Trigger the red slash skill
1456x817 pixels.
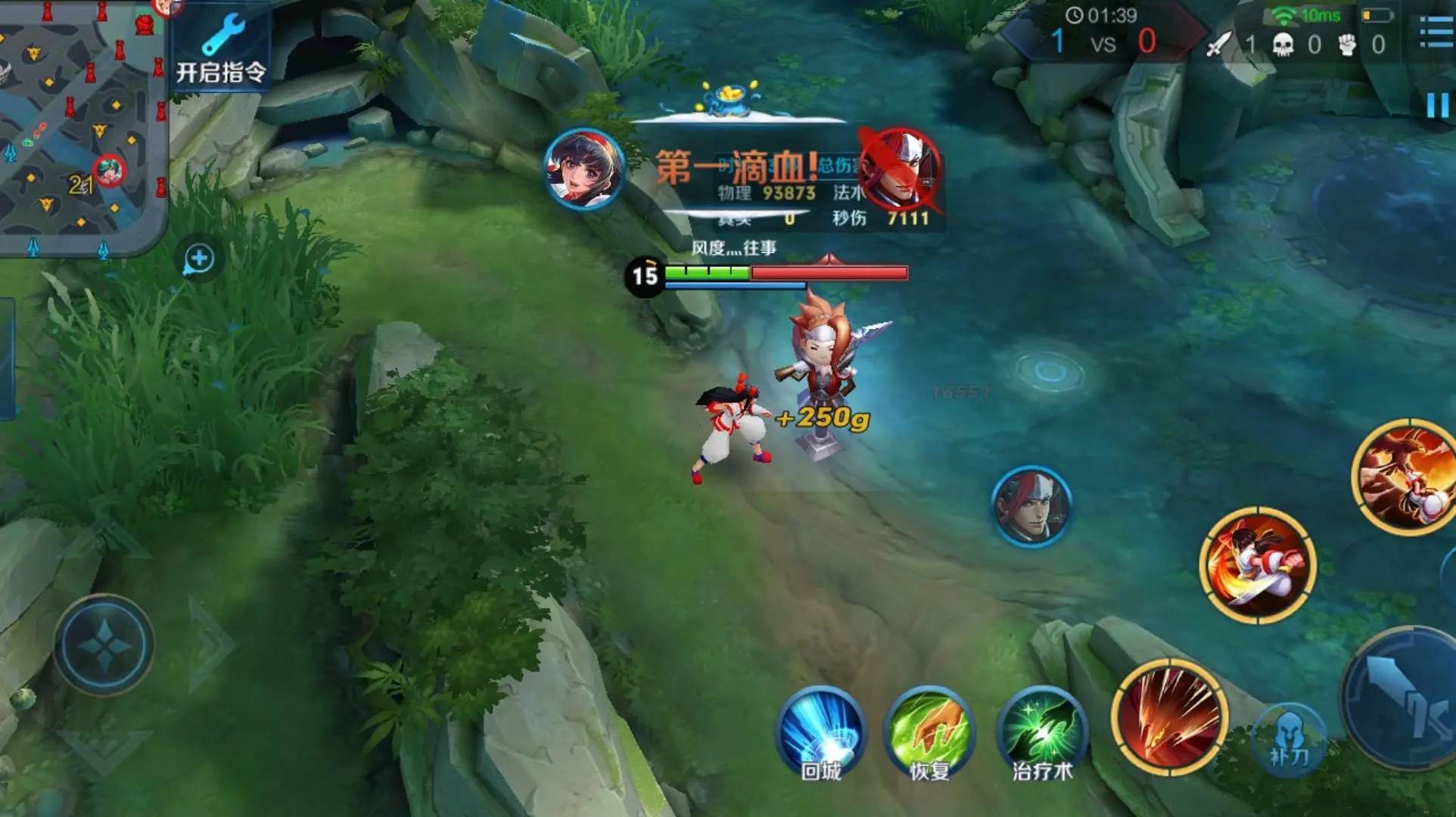pos(1169,716)
